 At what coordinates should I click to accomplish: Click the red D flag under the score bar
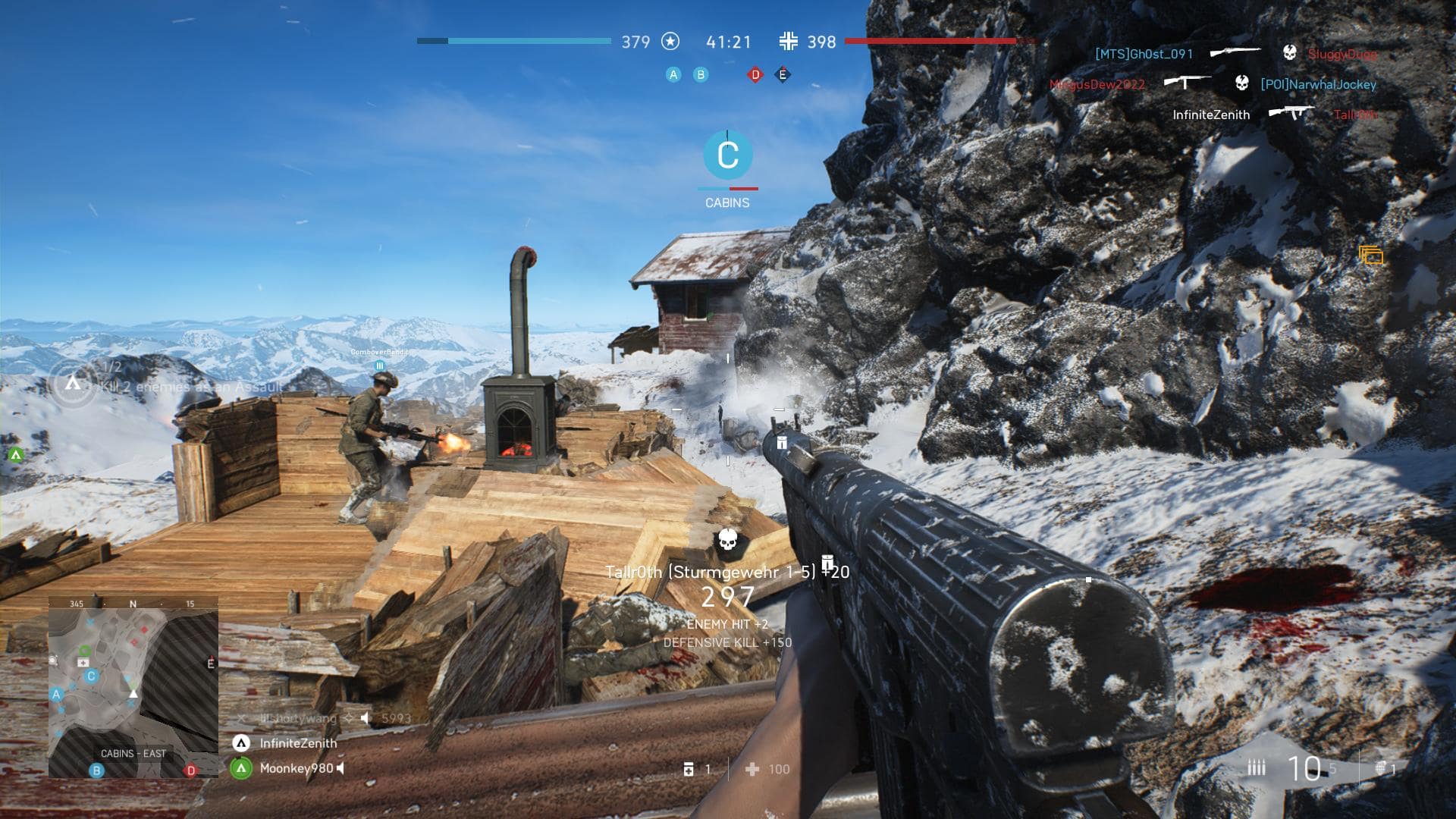(755, 74)
